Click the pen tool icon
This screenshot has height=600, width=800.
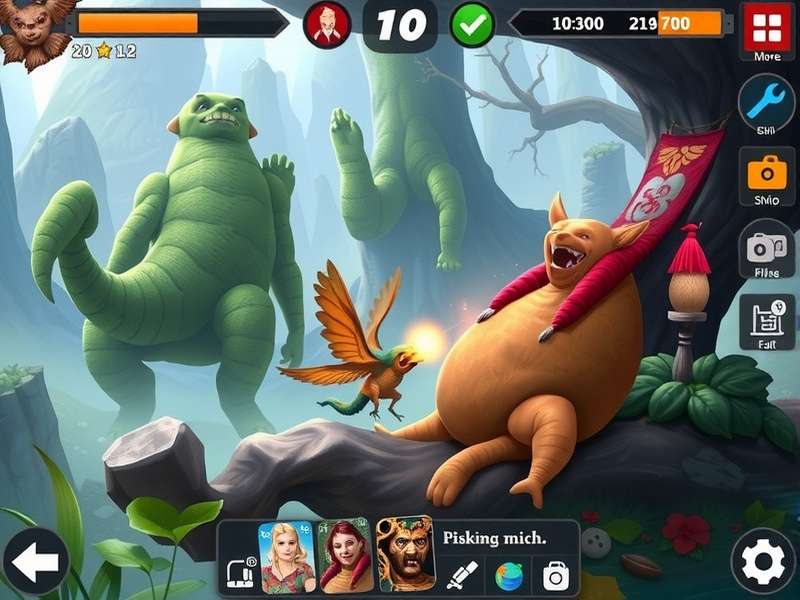[462, 575]
